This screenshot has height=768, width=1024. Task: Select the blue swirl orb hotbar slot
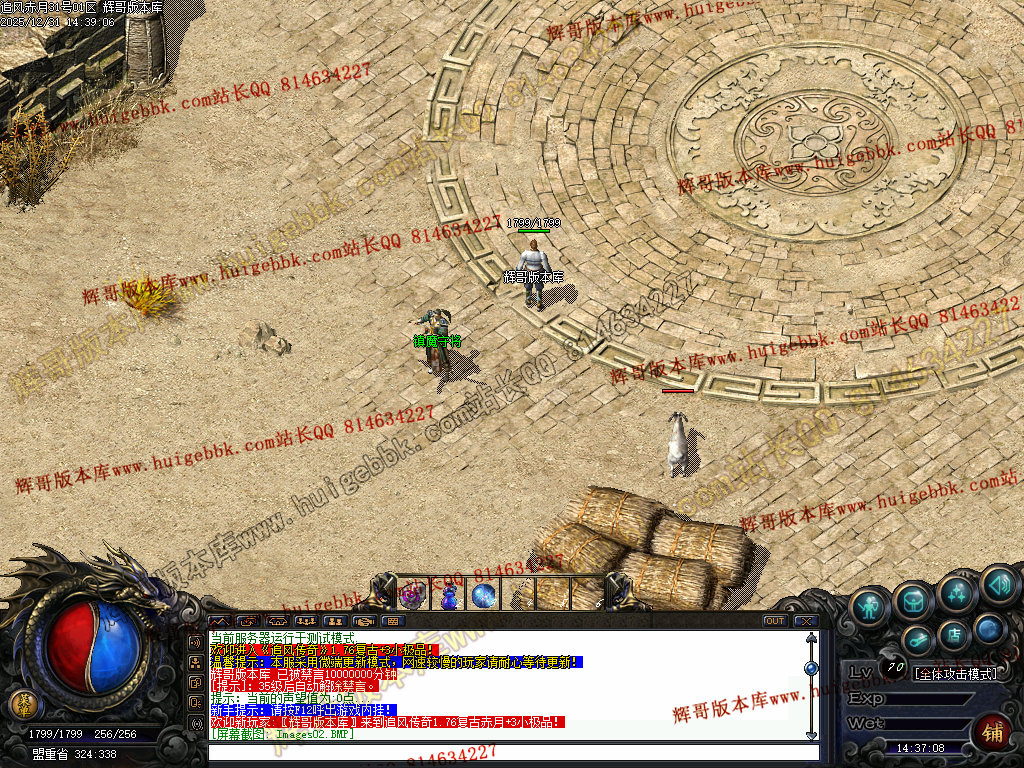484,596
